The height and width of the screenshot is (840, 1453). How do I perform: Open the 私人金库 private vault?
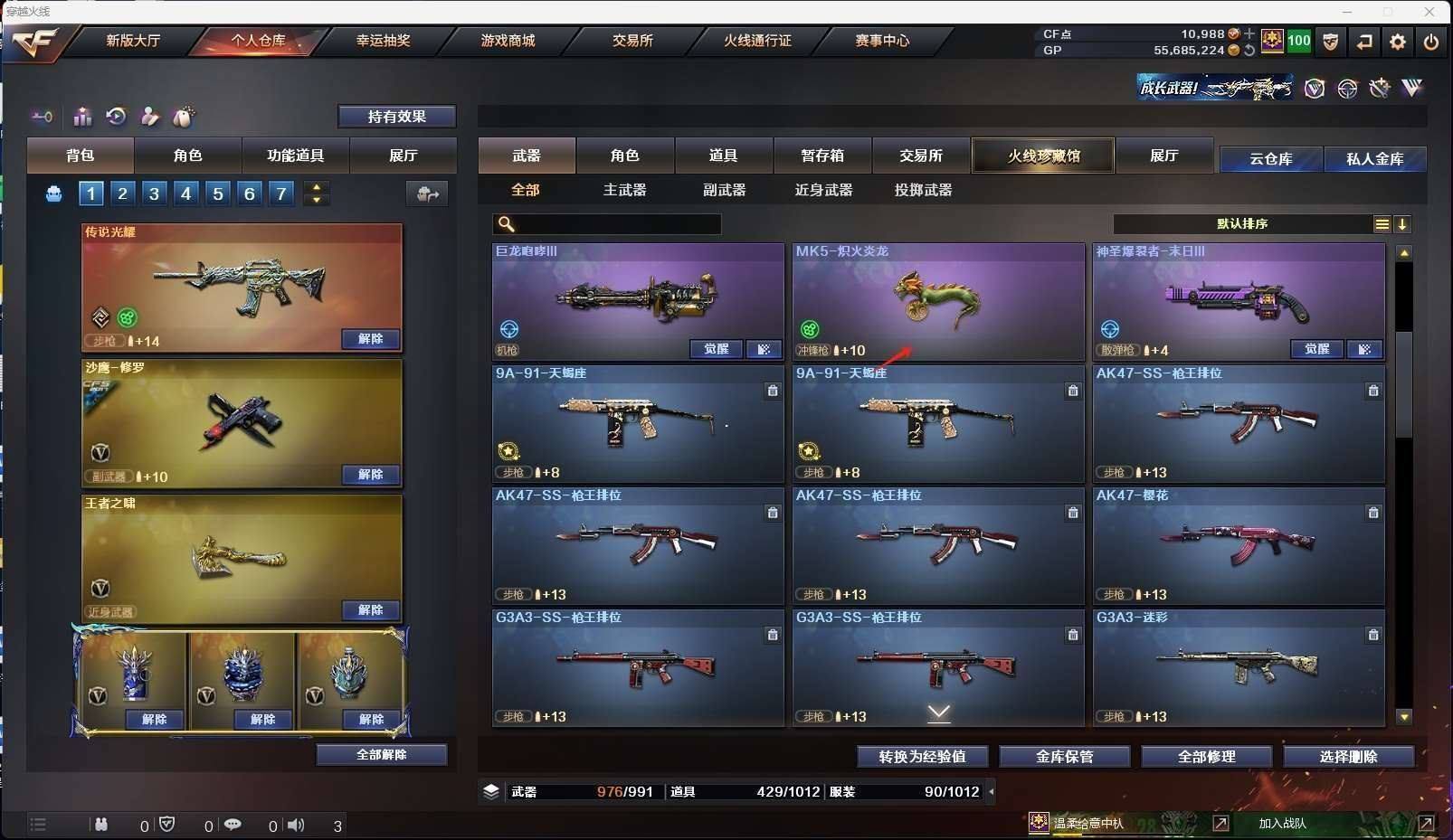(x=1374, y=159)
